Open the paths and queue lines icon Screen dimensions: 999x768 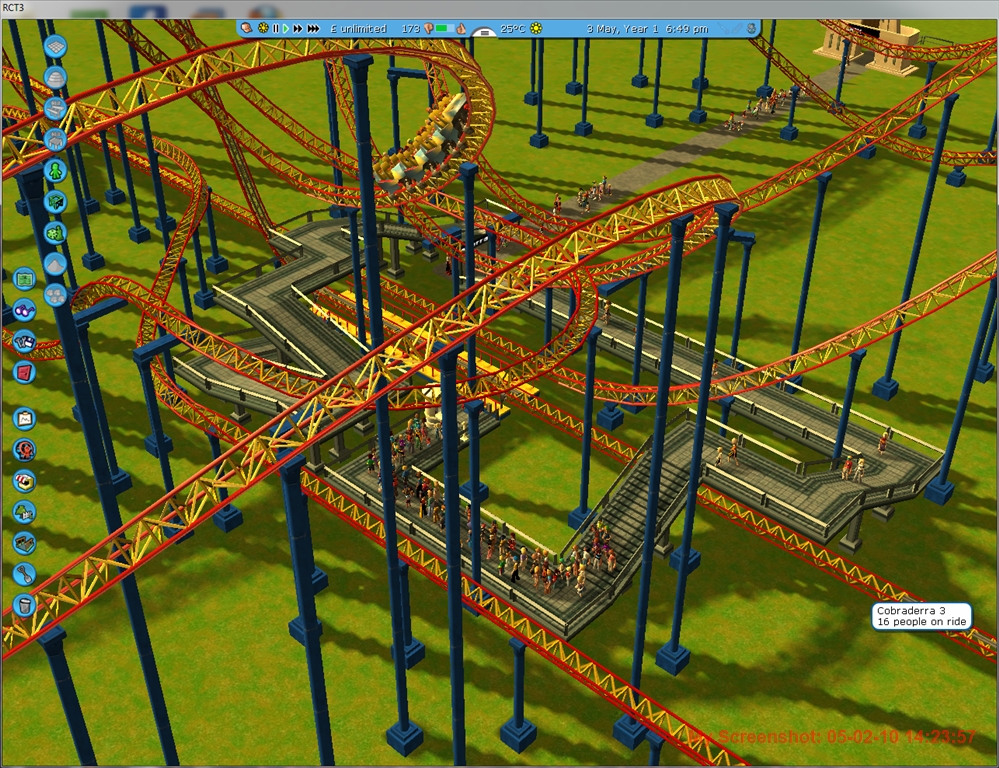25,543
